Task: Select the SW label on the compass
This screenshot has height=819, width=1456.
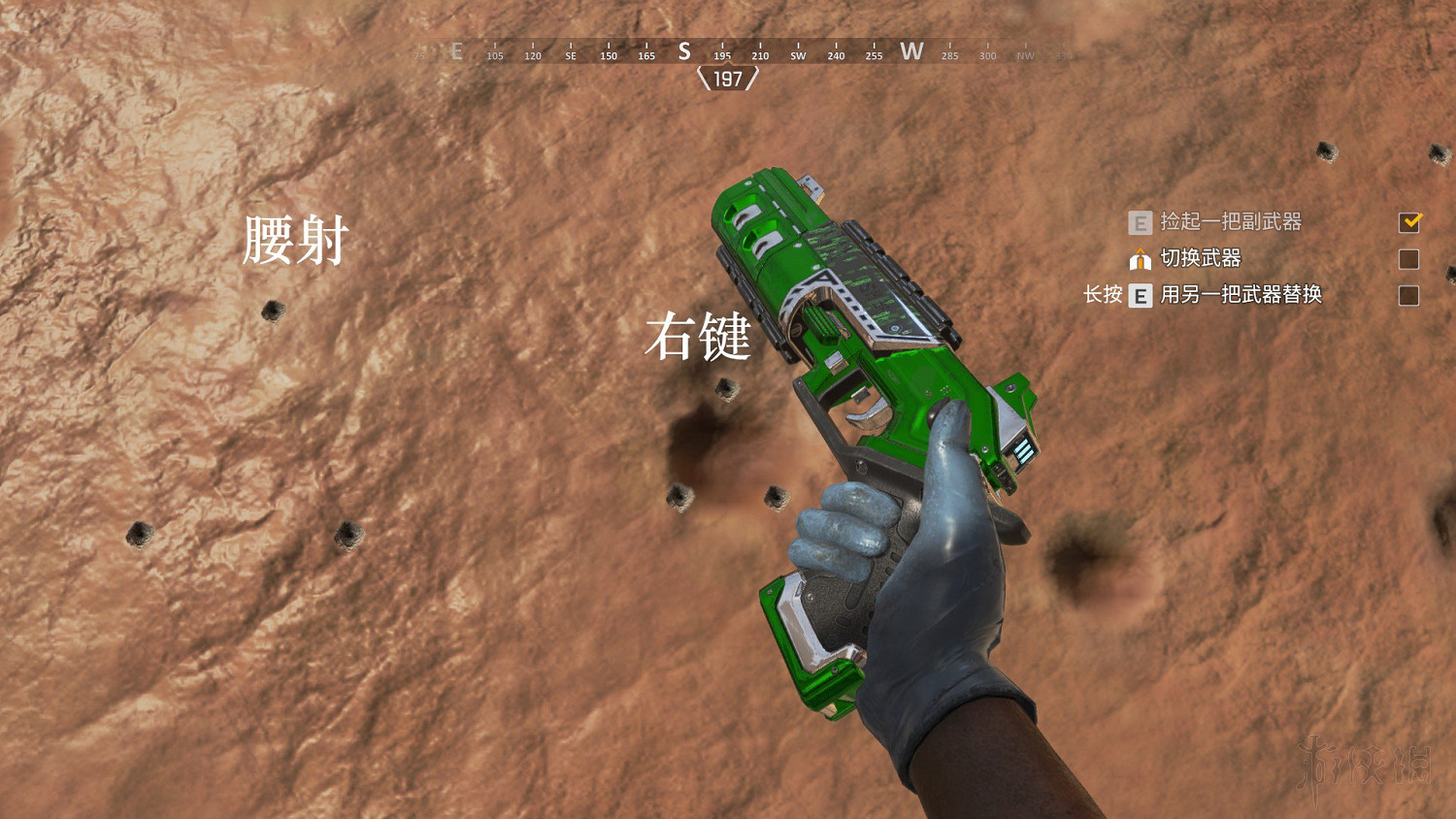Action: point(797,56)
